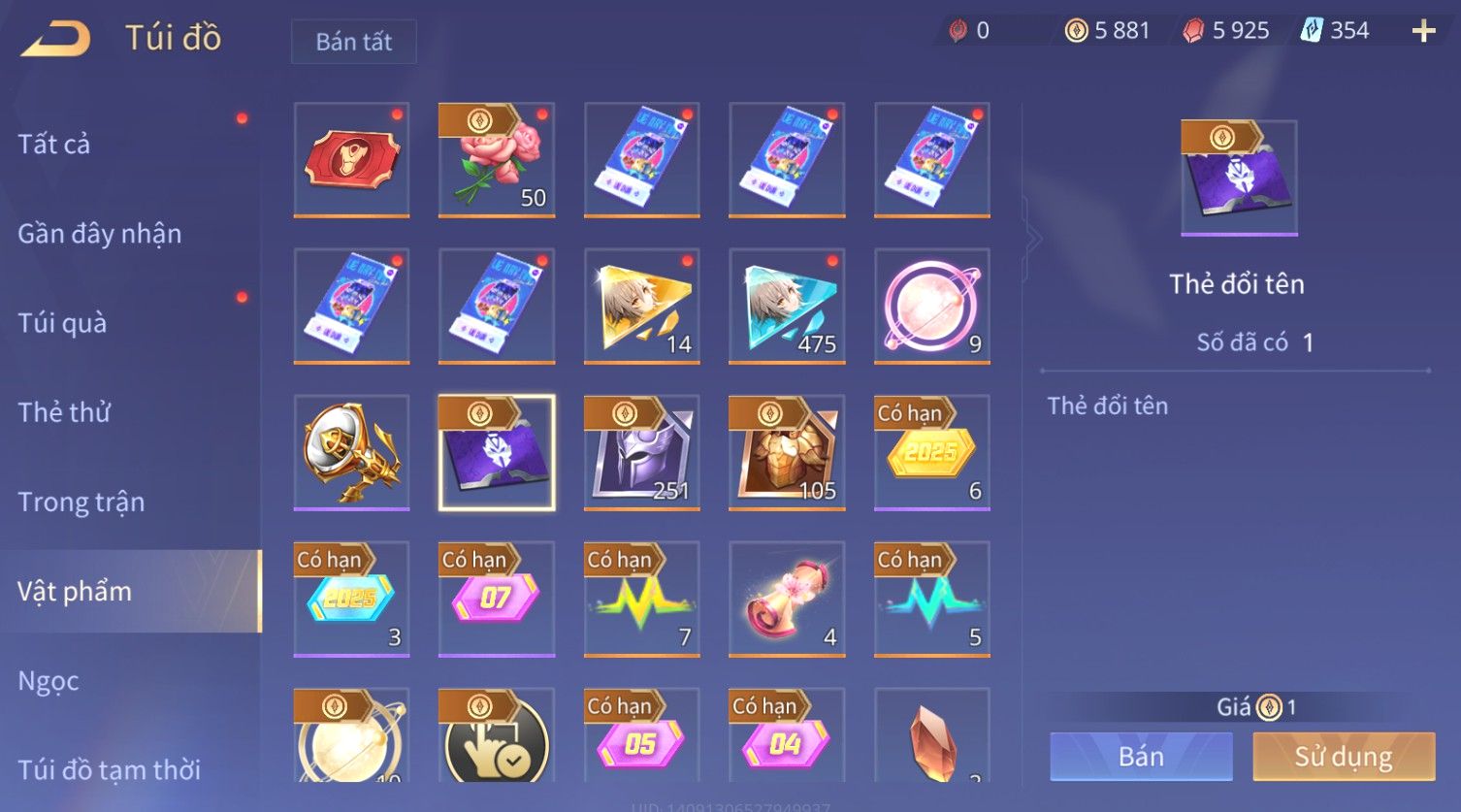This screenshot has height=812, width=1461.
Task: Add currency with the plus button
Action: pos(1423,32)
